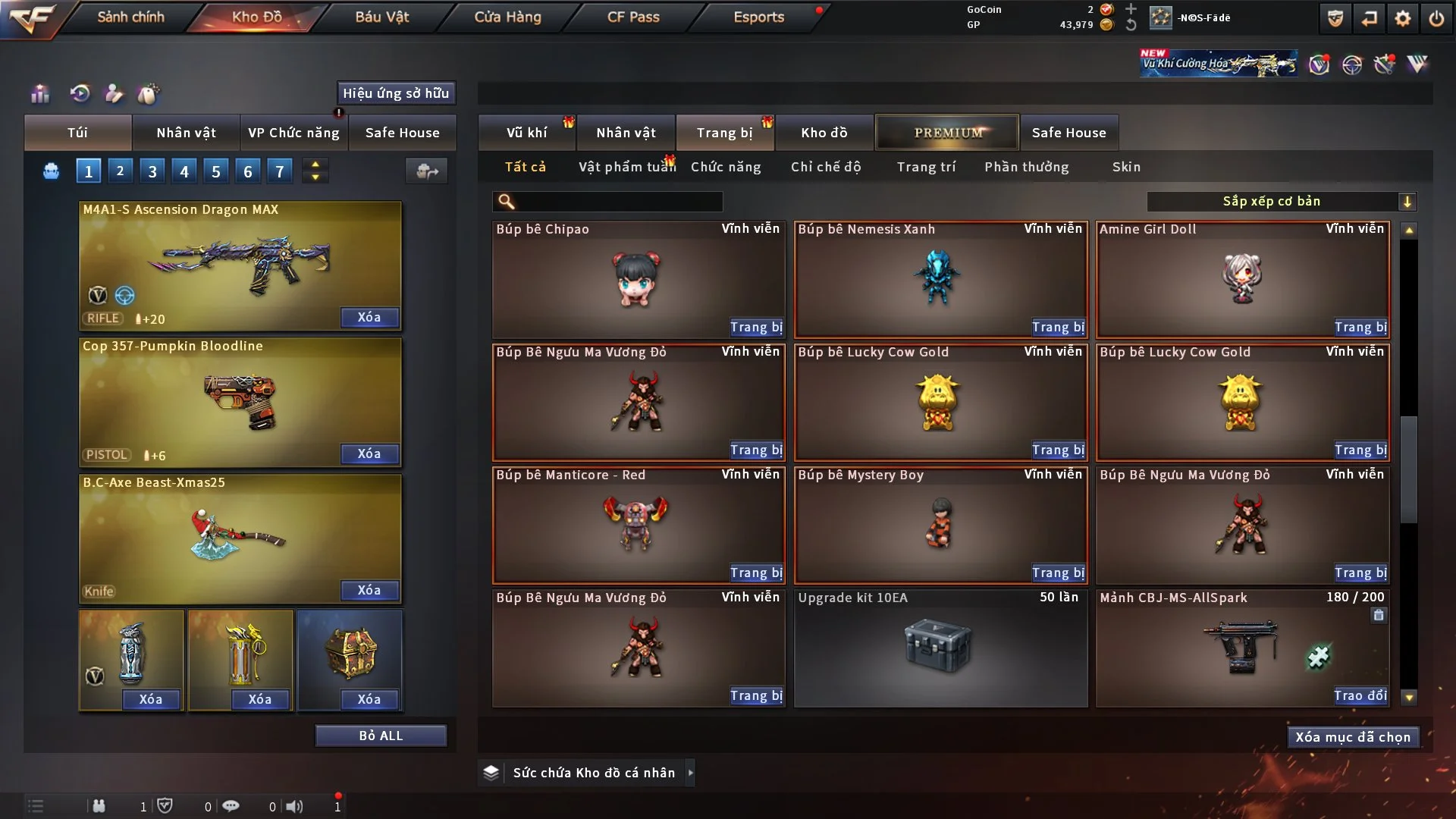The width and height of the screenshot is (1456, 819).
Task: Open the Vũ khí storage tab
Action: tap(526, 133)
